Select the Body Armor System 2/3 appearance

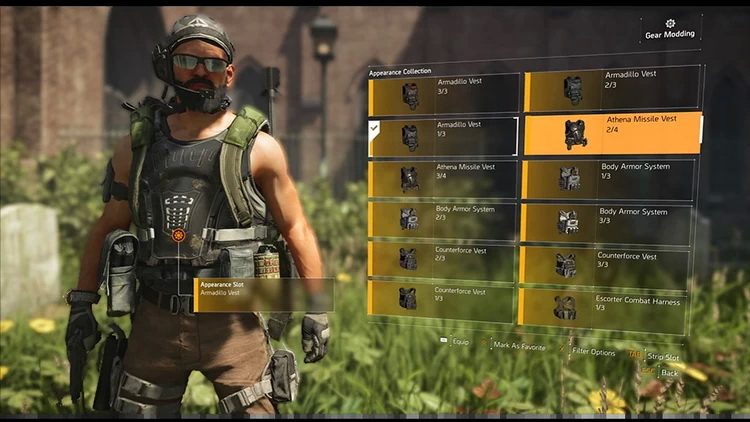click(x=442, y=219)
